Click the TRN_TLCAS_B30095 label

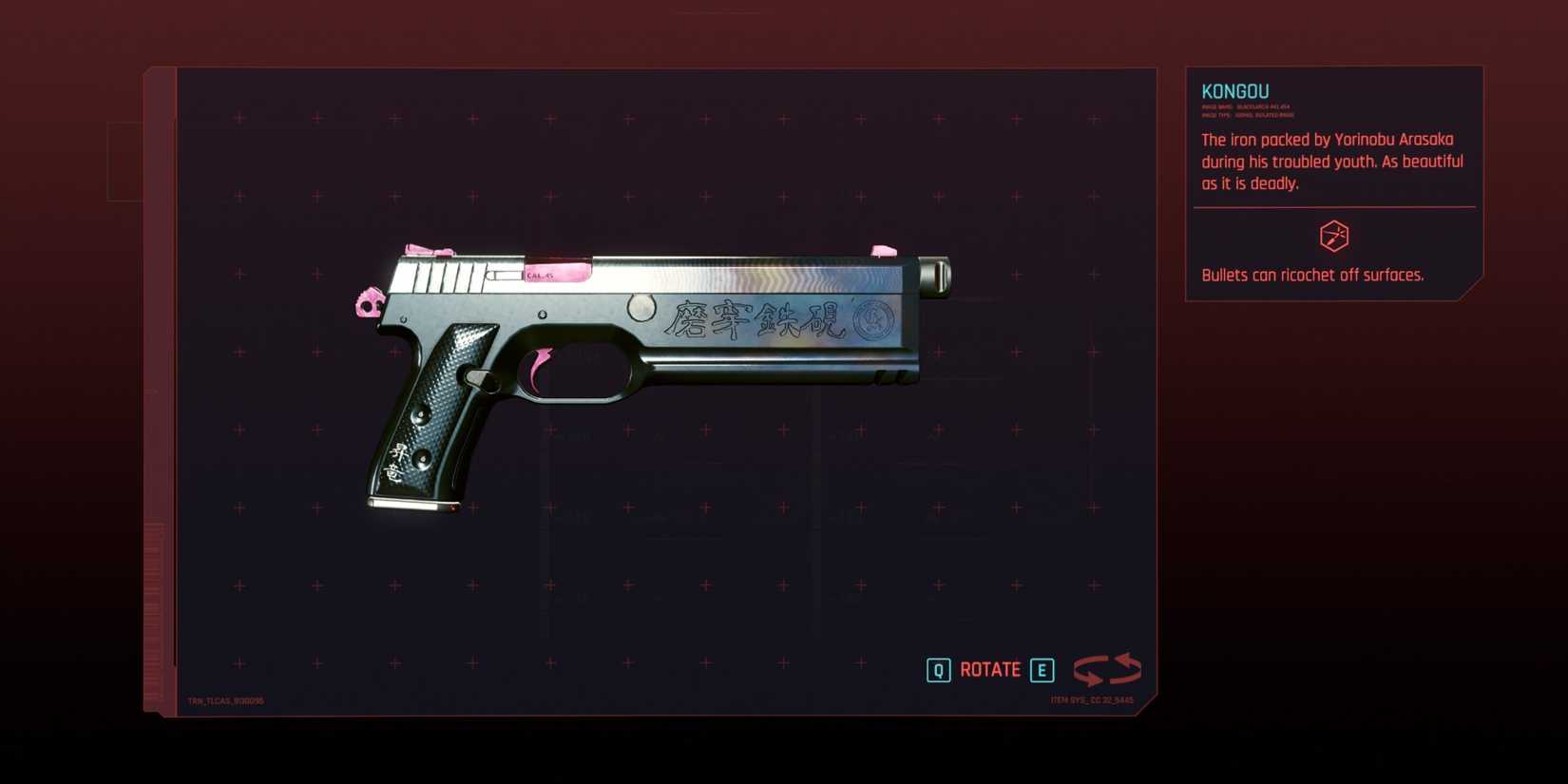226,698
